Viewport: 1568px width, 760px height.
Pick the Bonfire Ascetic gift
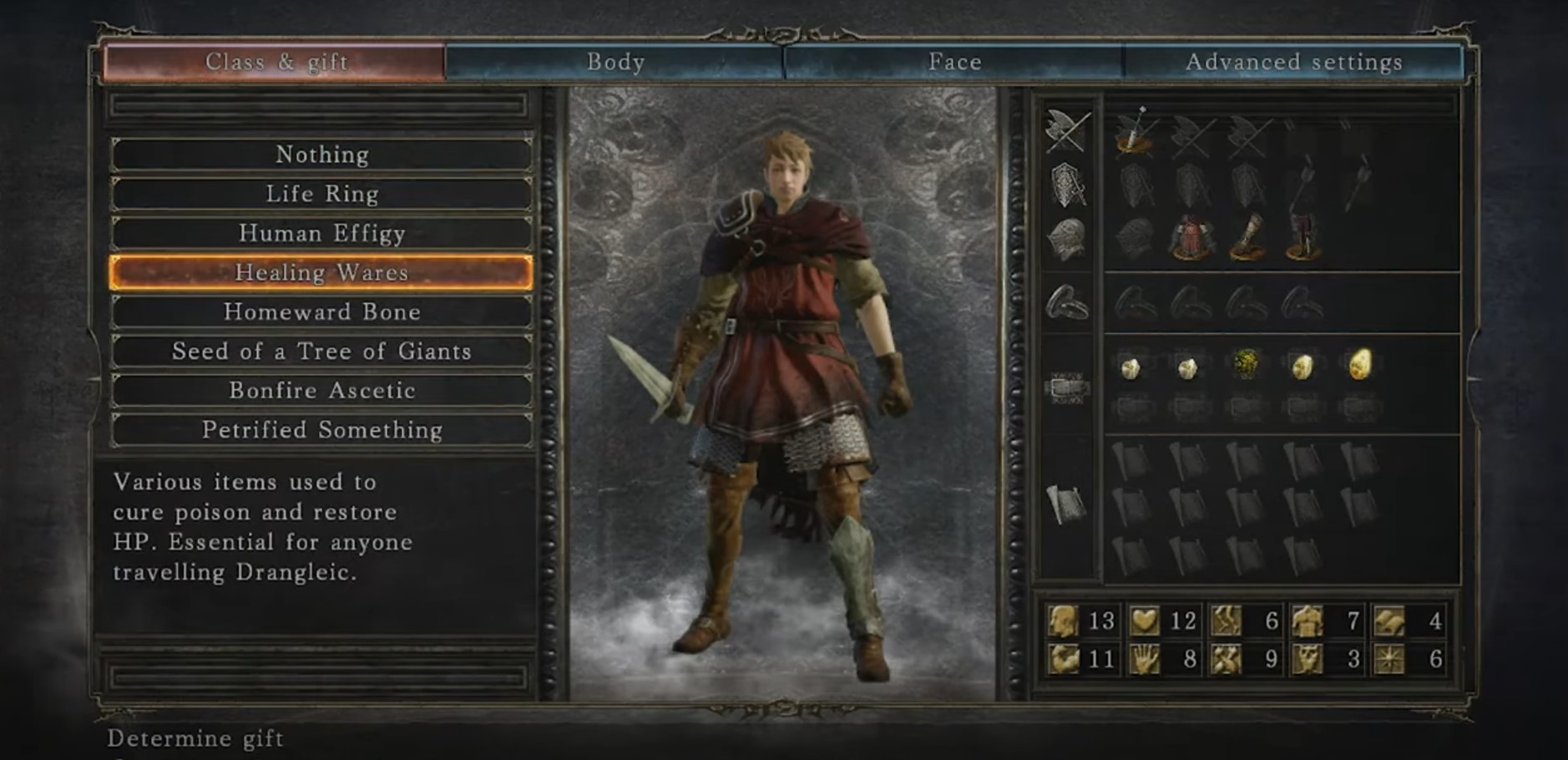click(321, 390)
